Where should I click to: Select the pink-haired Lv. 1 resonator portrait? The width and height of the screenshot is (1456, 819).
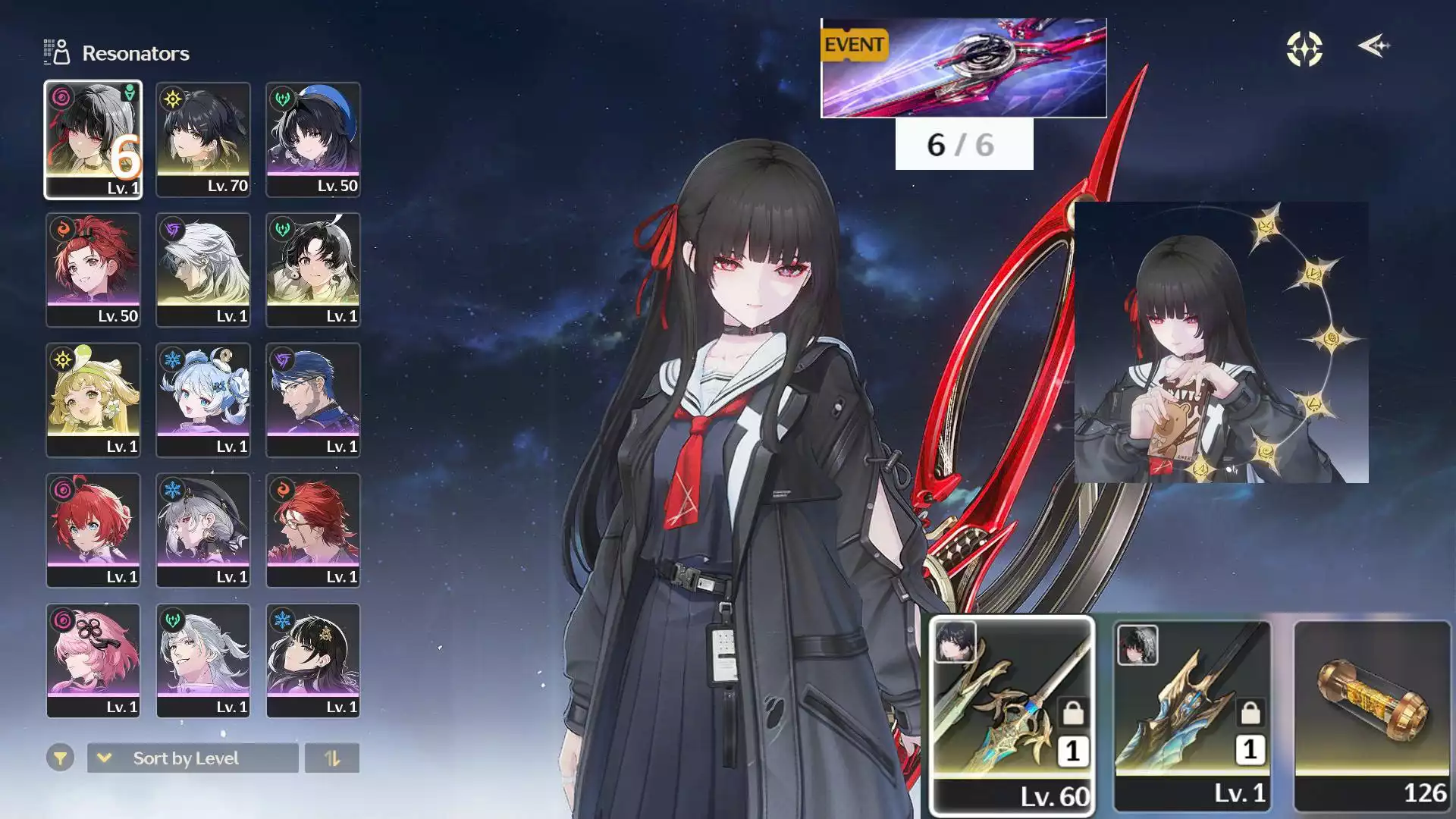tap(94, 660)
